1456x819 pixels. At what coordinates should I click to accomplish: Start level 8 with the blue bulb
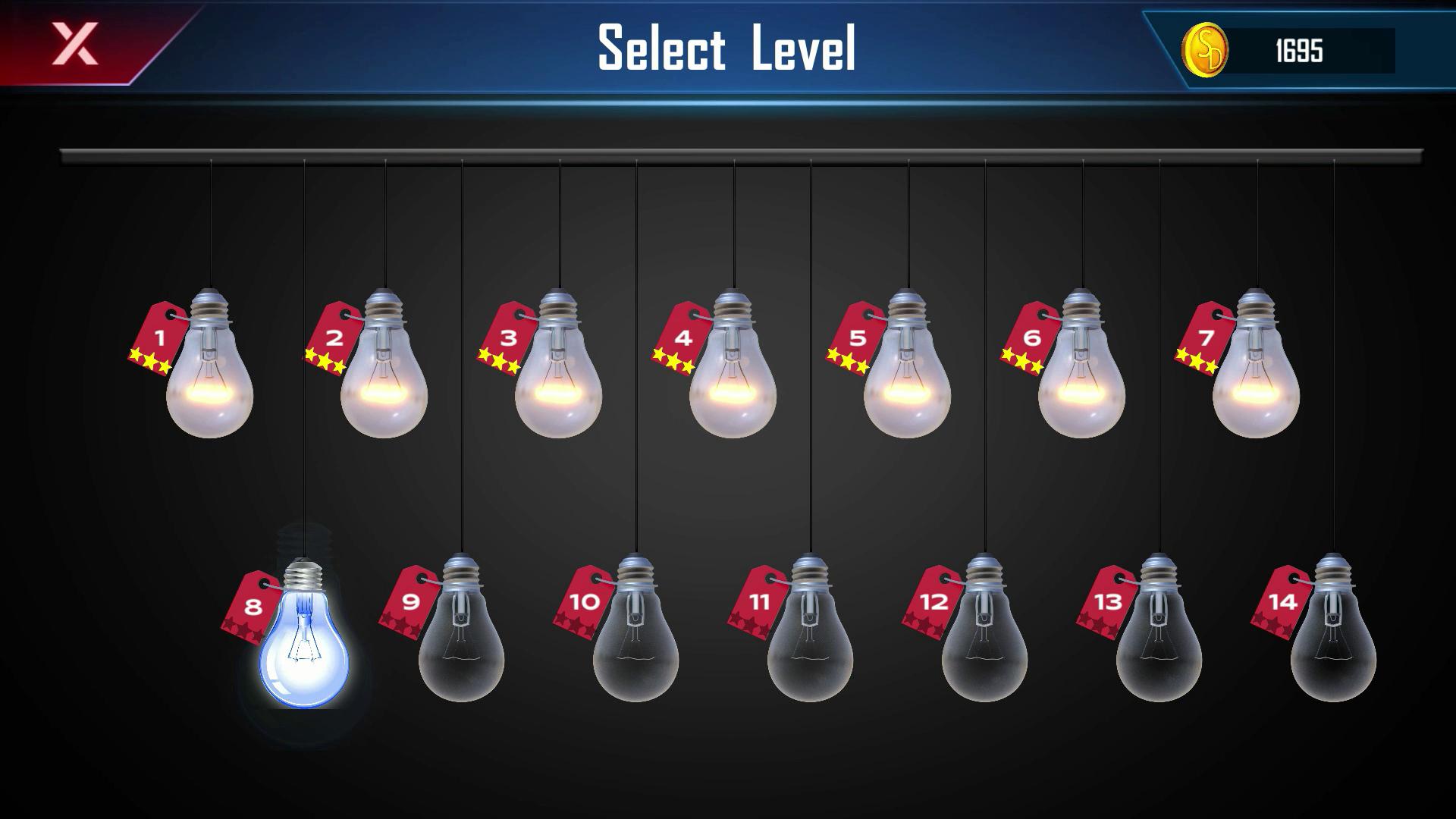(x=304, y=645)
